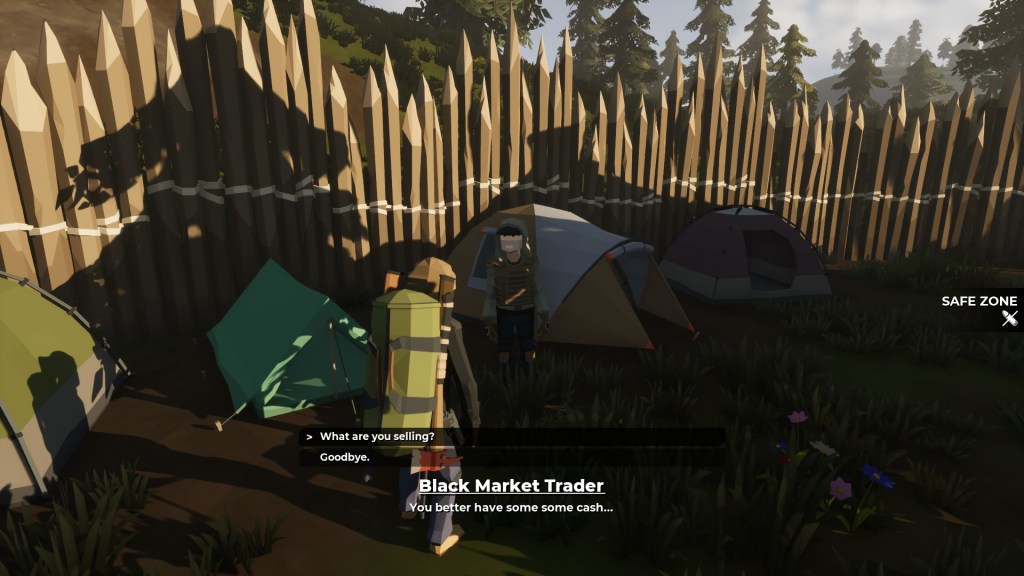Choose the "Goodbye." dialogue reply

point(345,457)
